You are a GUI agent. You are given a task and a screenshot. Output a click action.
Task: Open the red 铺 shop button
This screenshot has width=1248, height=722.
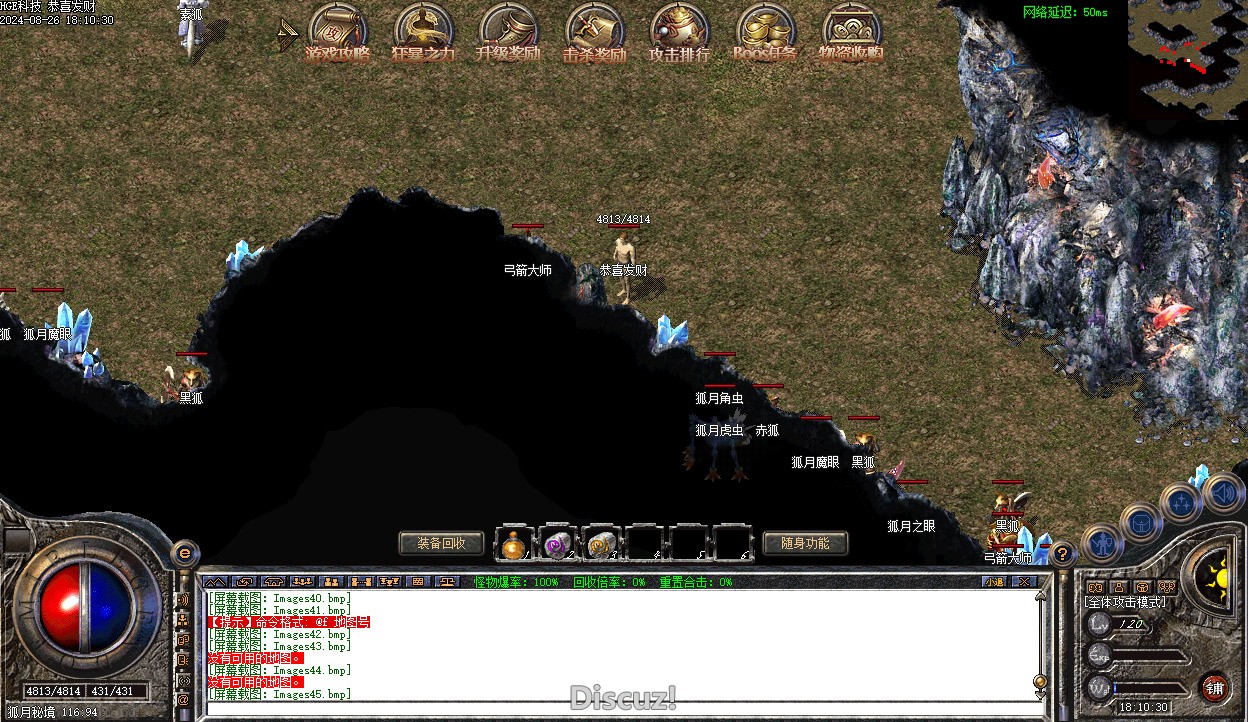[1215, 687]
